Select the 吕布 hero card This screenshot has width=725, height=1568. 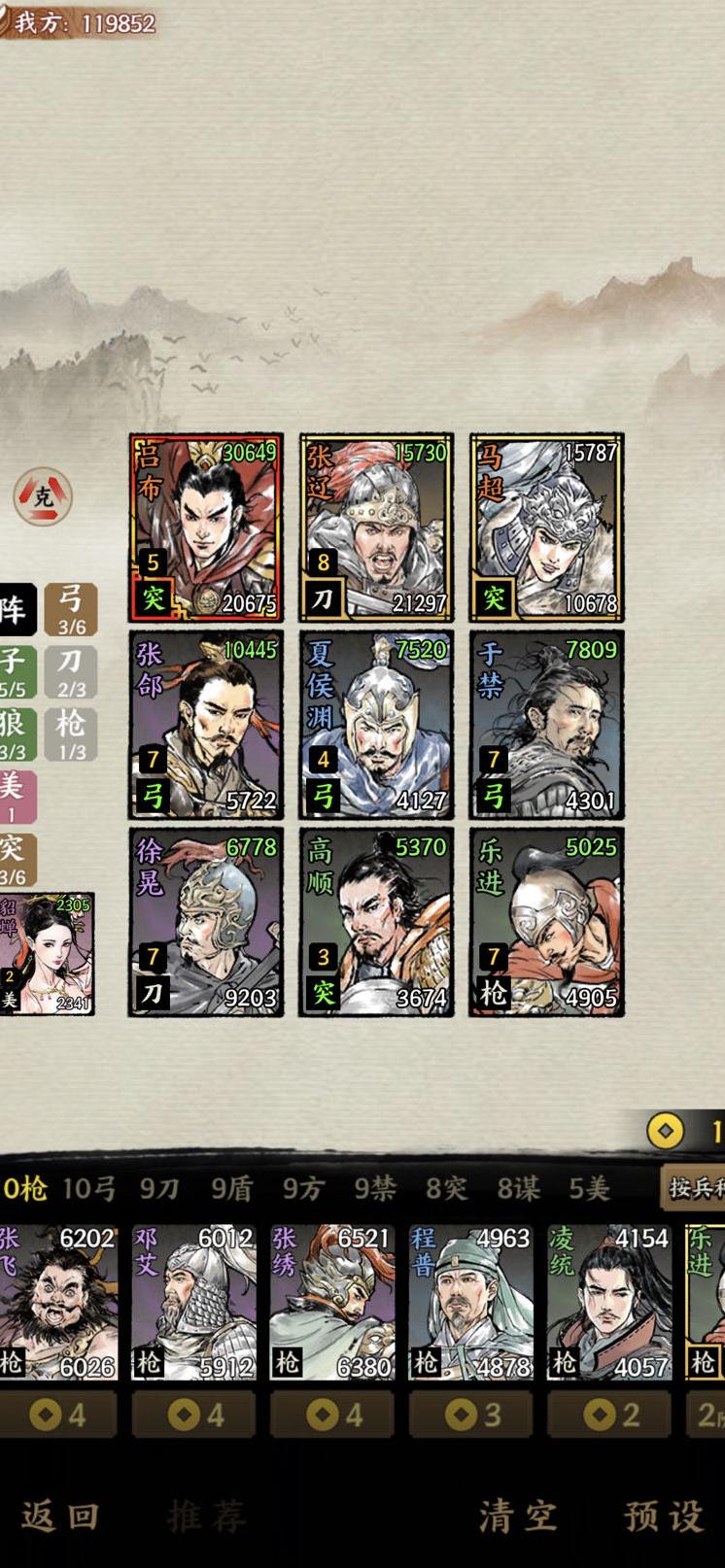206,528
